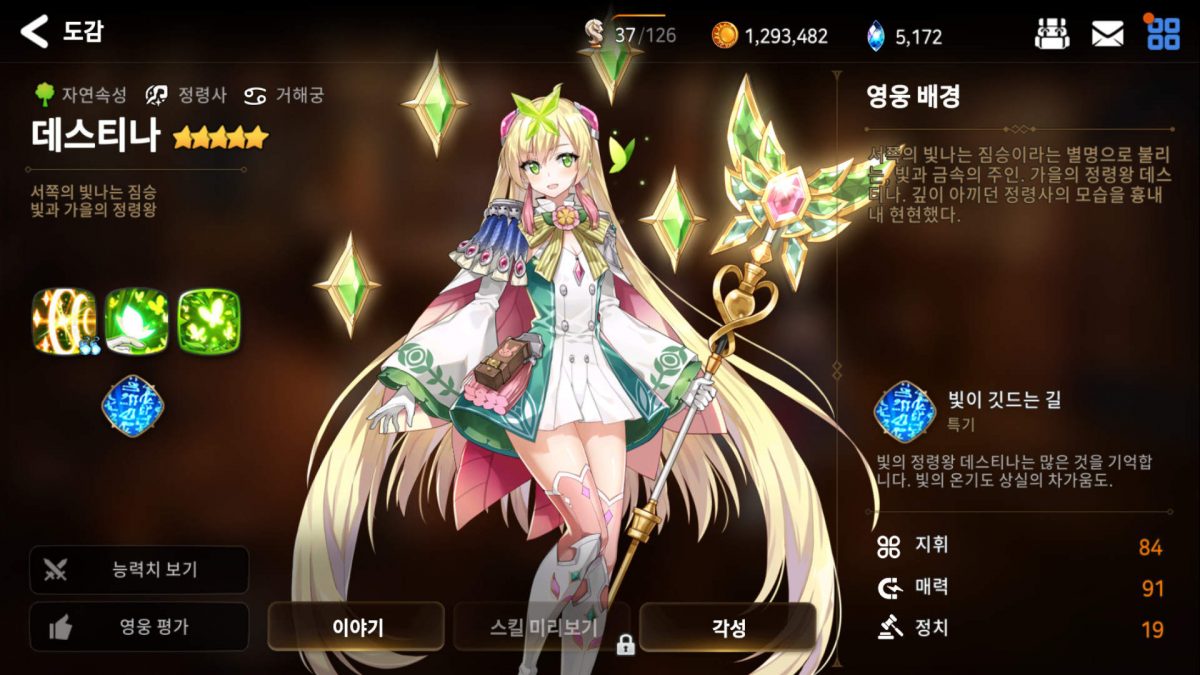Open the 능력치 보기 stats view
The image size is (1200, 675).
(139, 570)
